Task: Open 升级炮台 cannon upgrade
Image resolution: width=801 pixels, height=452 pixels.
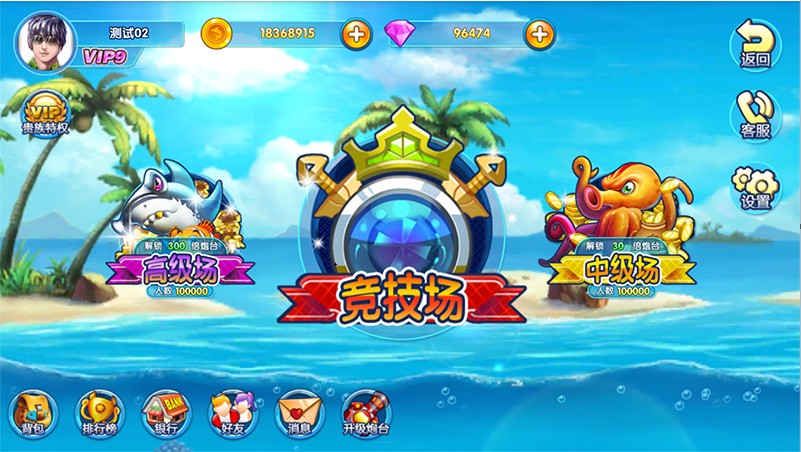Action: [x=366, y=413]
